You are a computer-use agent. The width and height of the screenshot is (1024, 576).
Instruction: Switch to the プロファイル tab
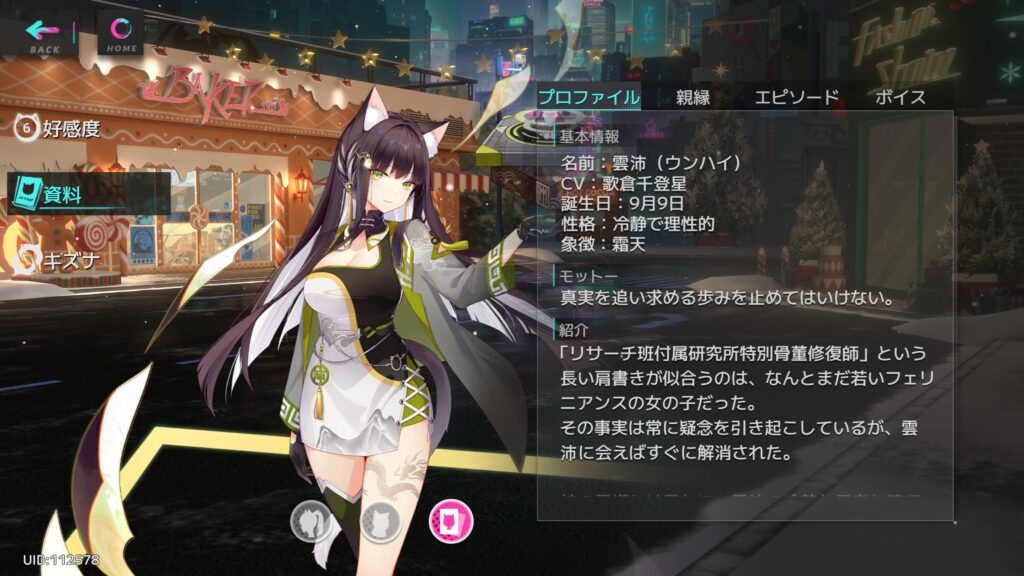point(589,97)
